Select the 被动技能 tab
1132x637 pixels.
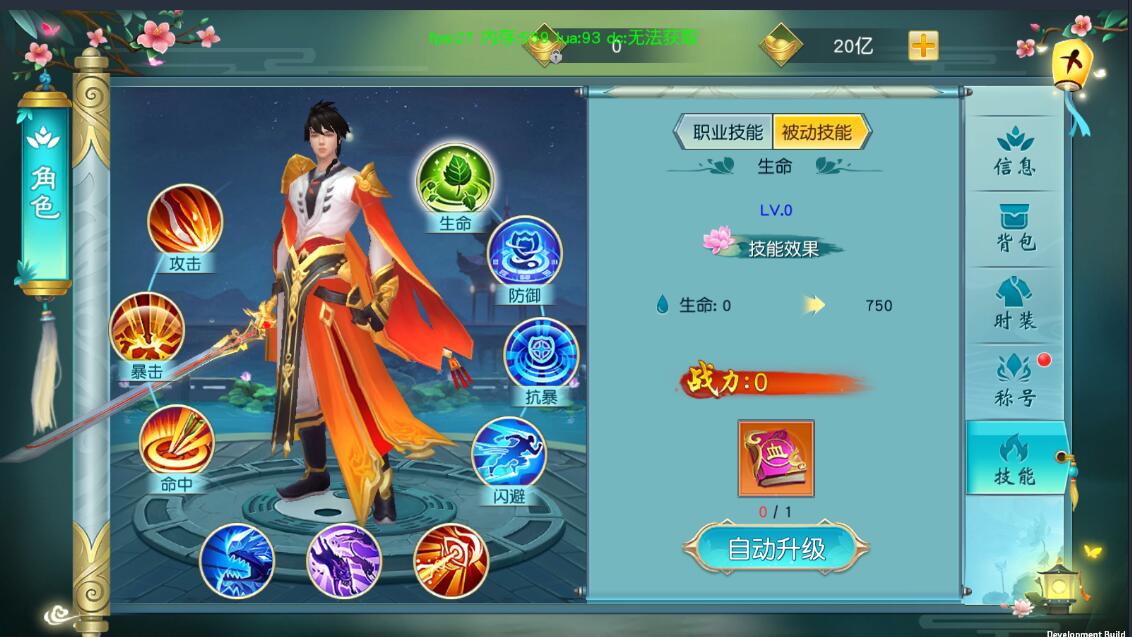coord(818,132)
